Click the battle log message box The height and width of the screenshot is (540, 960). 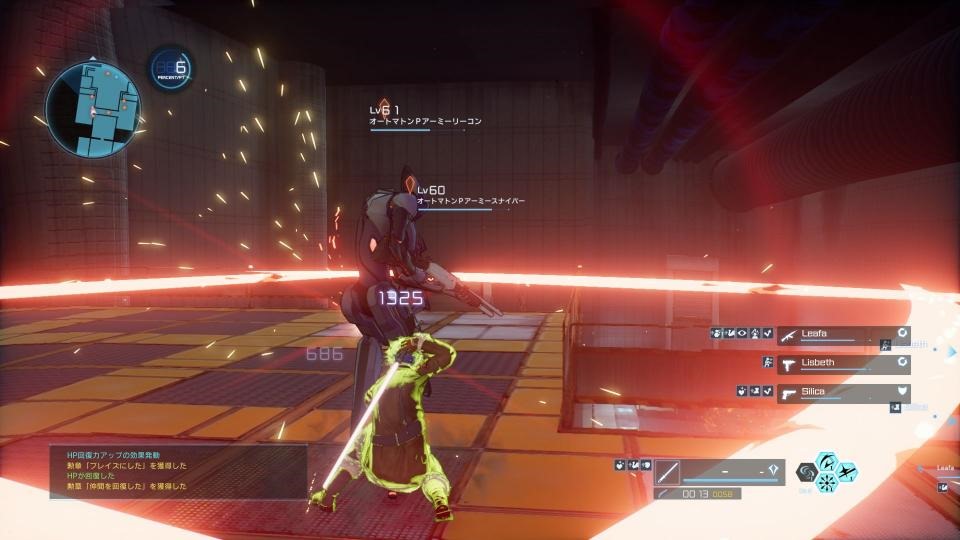(x=178, y=470)
